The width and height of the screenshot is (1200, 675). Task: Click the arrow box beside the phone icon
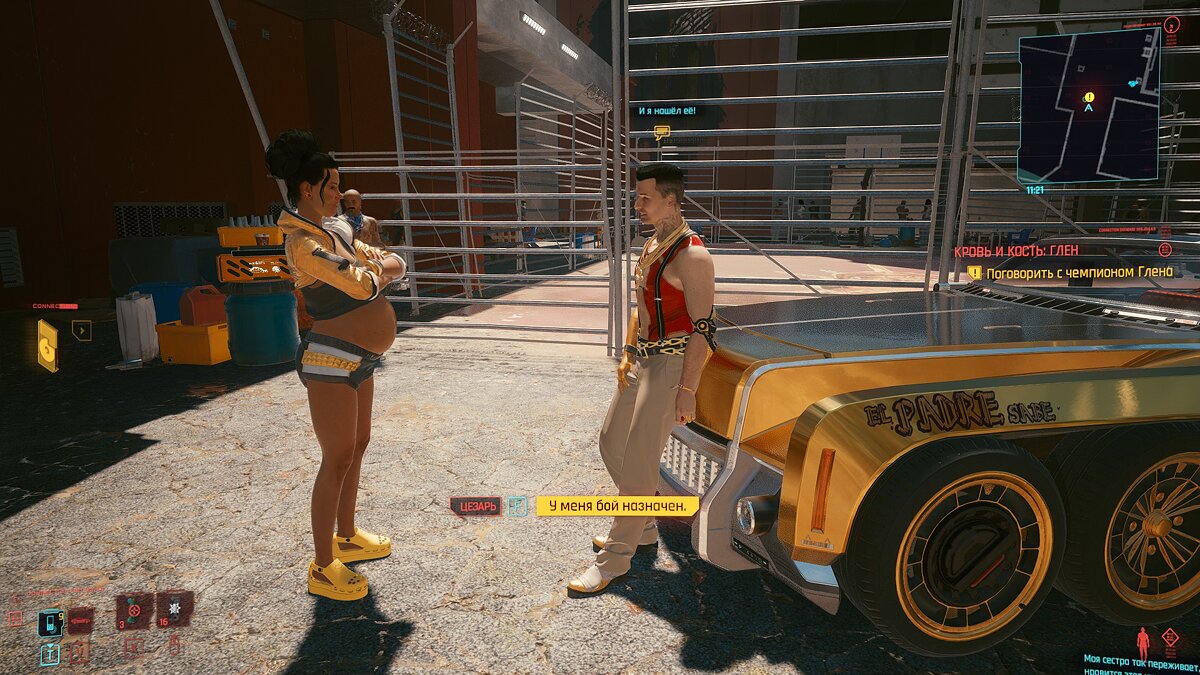[81, 330]
